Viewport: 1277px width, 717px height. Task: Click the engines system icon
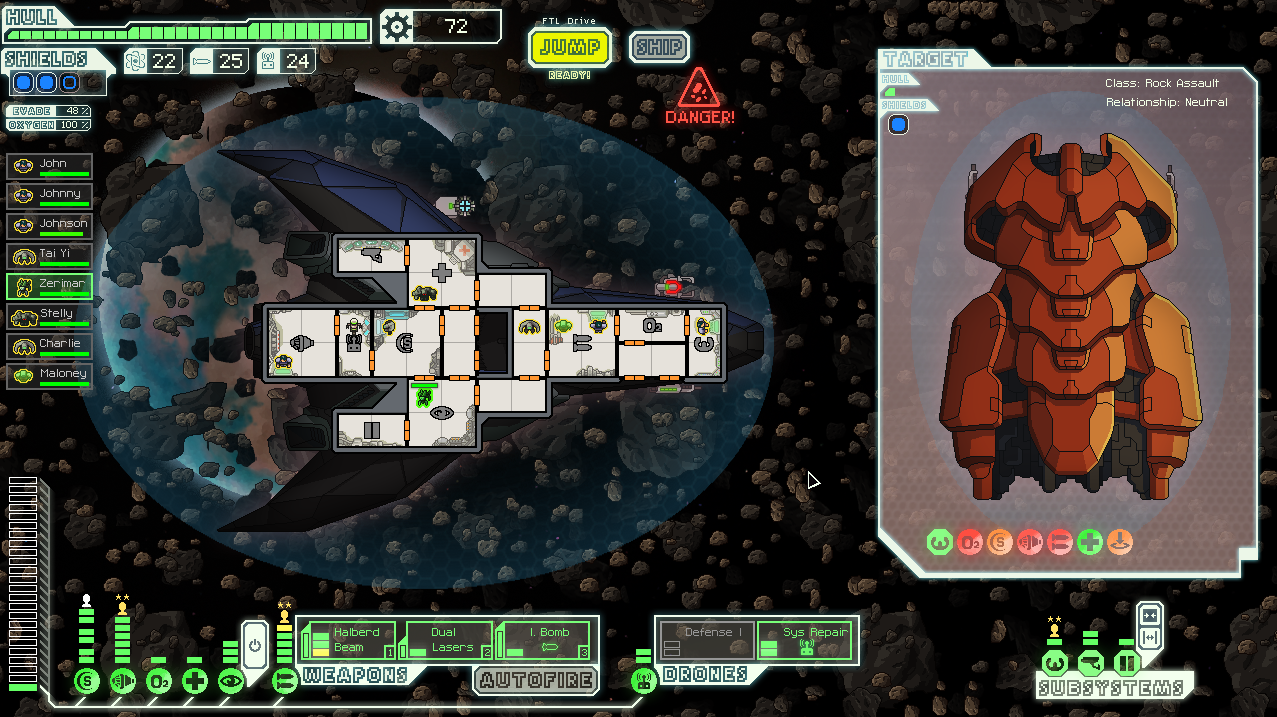(123, 682)
